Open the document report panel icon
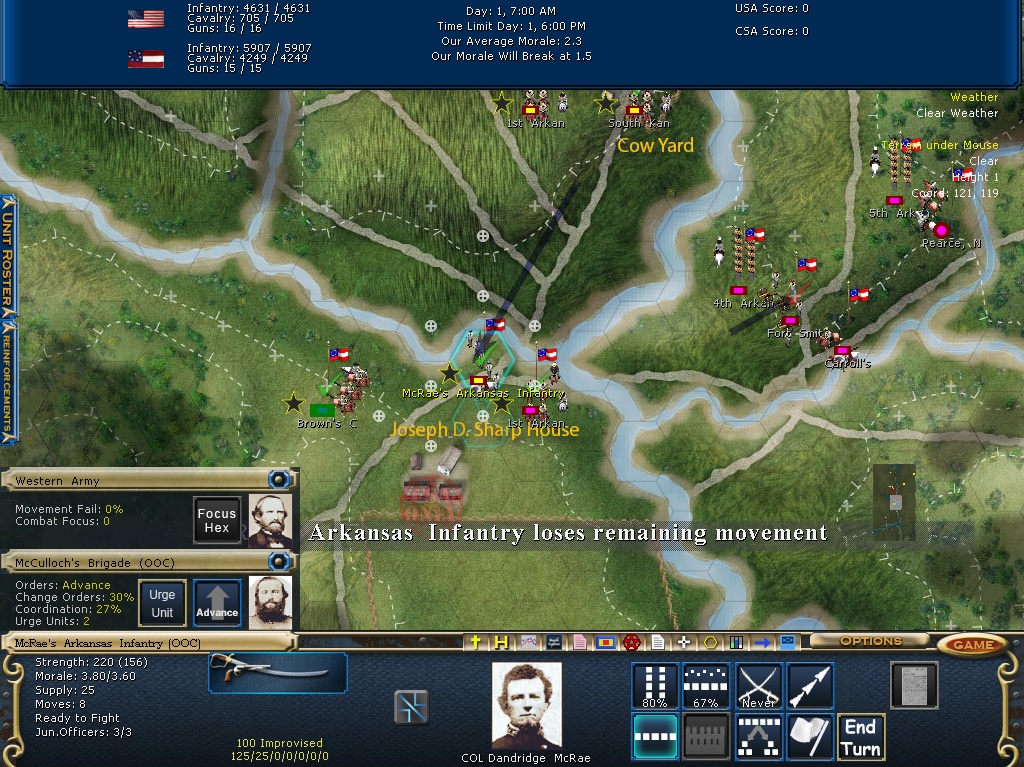1024x767 pixels. coord(913,686)
